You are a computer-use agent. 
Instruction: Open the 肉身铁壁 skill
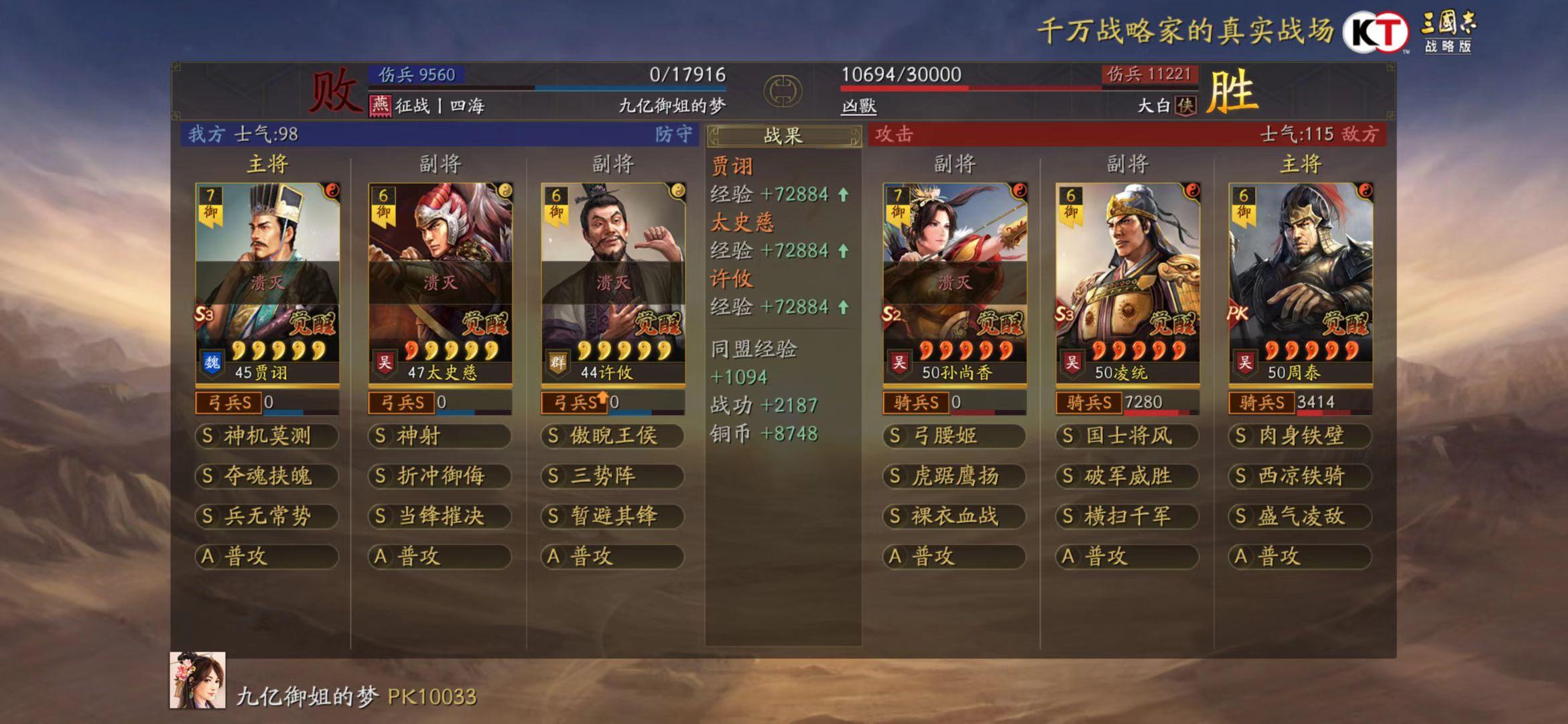click(x=1300, y=436)
